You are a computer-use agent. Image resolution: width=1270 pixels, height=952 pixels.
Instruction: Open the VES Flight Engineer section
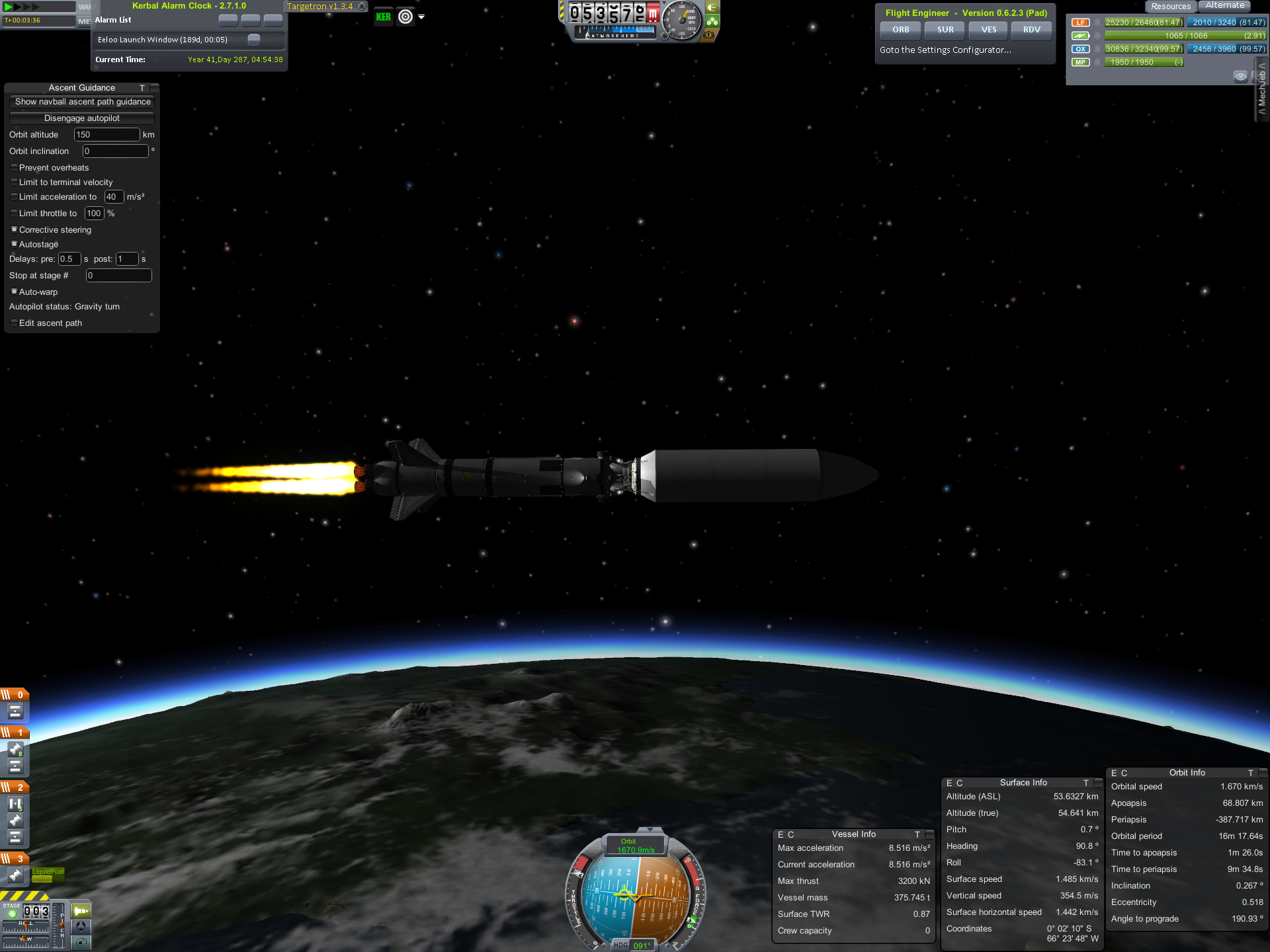(989, 30)
